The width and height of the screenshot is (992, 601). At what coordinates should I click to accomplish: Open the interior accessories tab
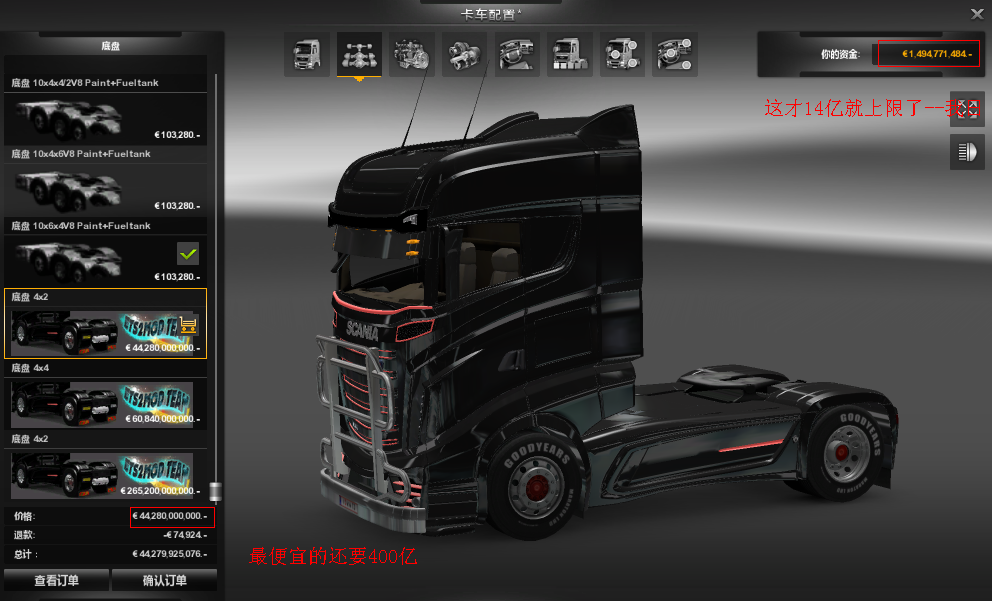[675, 54]
